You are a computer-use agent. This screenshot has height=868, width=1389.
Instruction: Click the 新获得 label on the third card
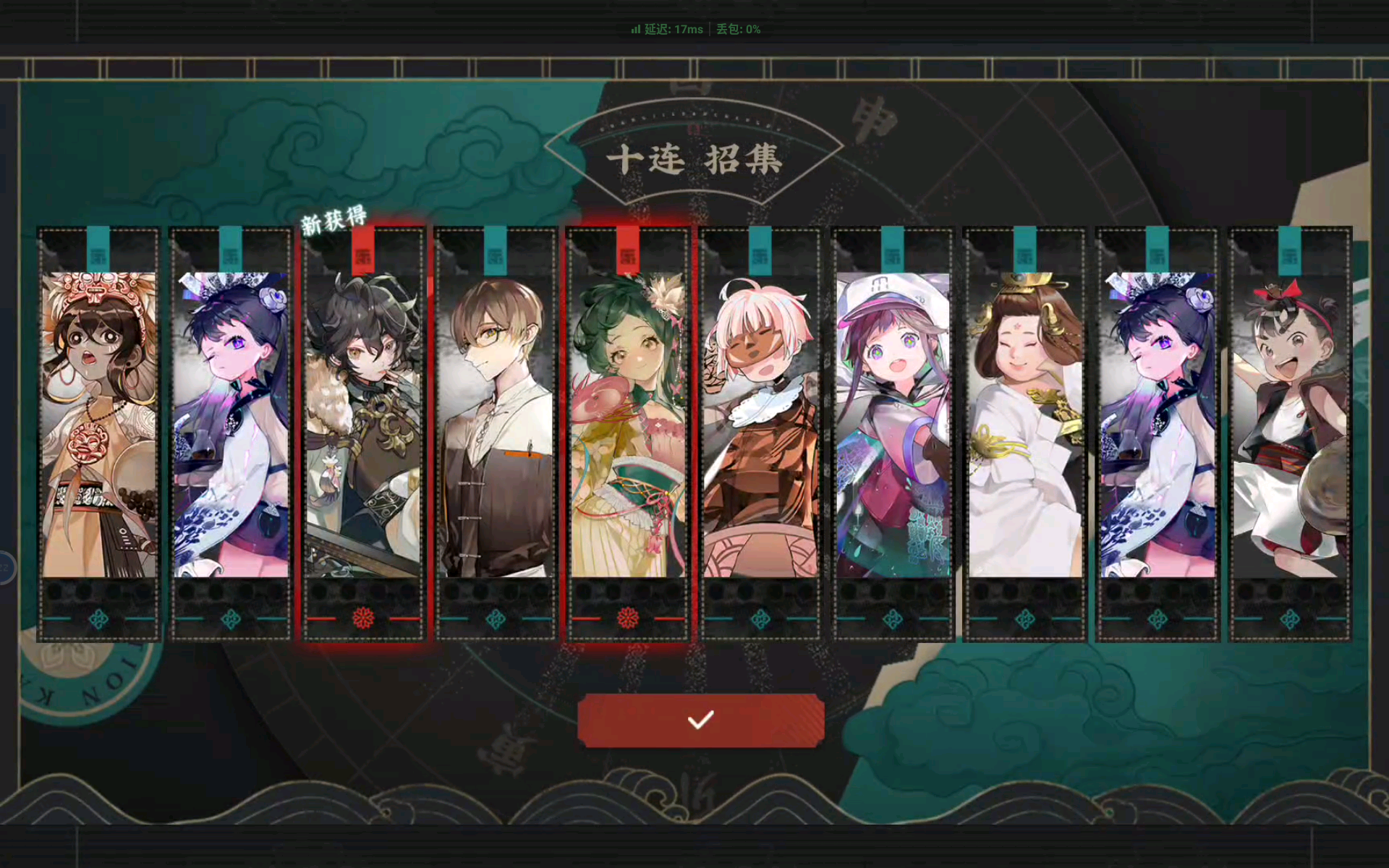(334, 216)
